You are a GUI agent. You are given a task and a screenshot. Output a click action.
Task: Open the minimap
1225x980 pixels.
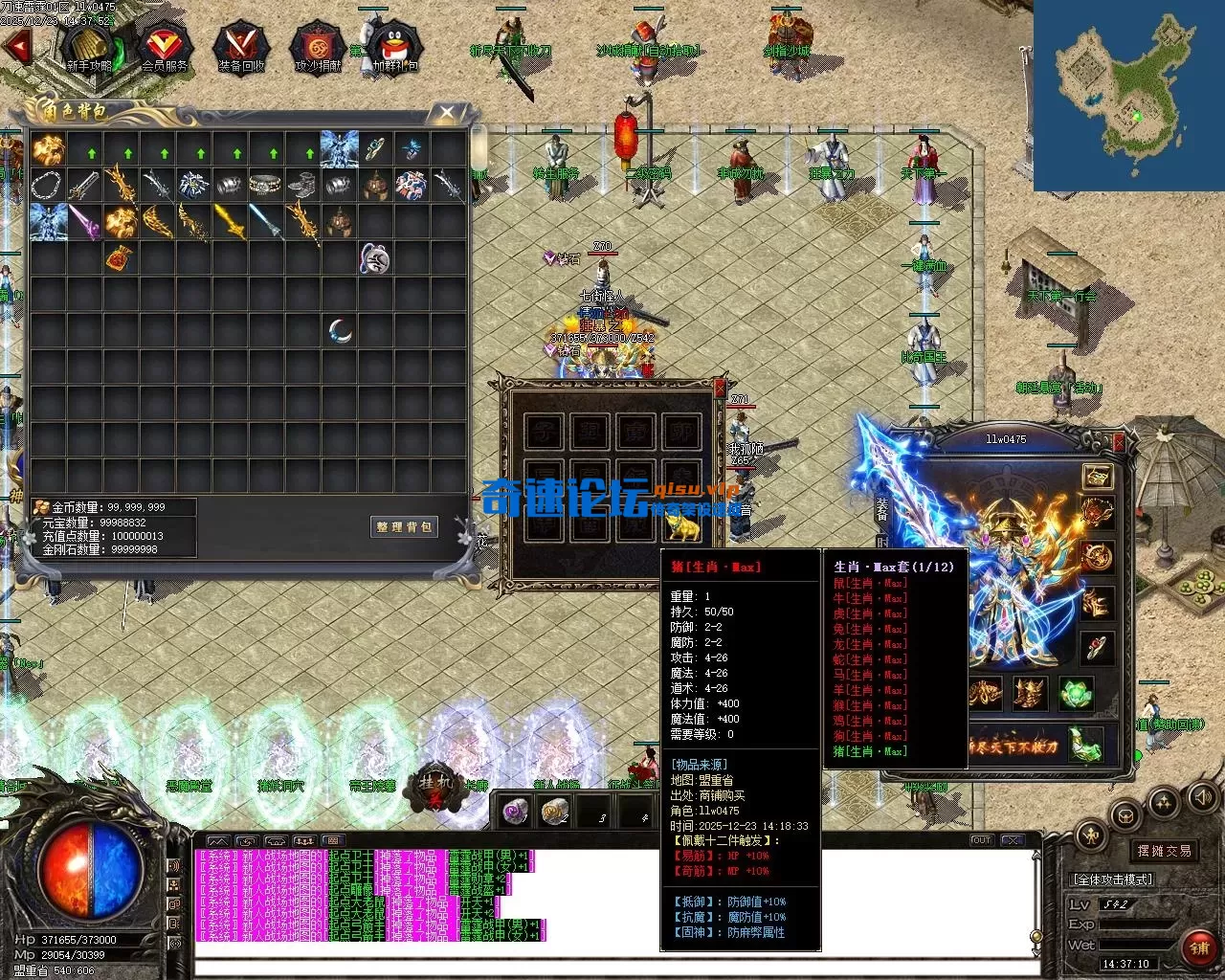point(1128,95)
